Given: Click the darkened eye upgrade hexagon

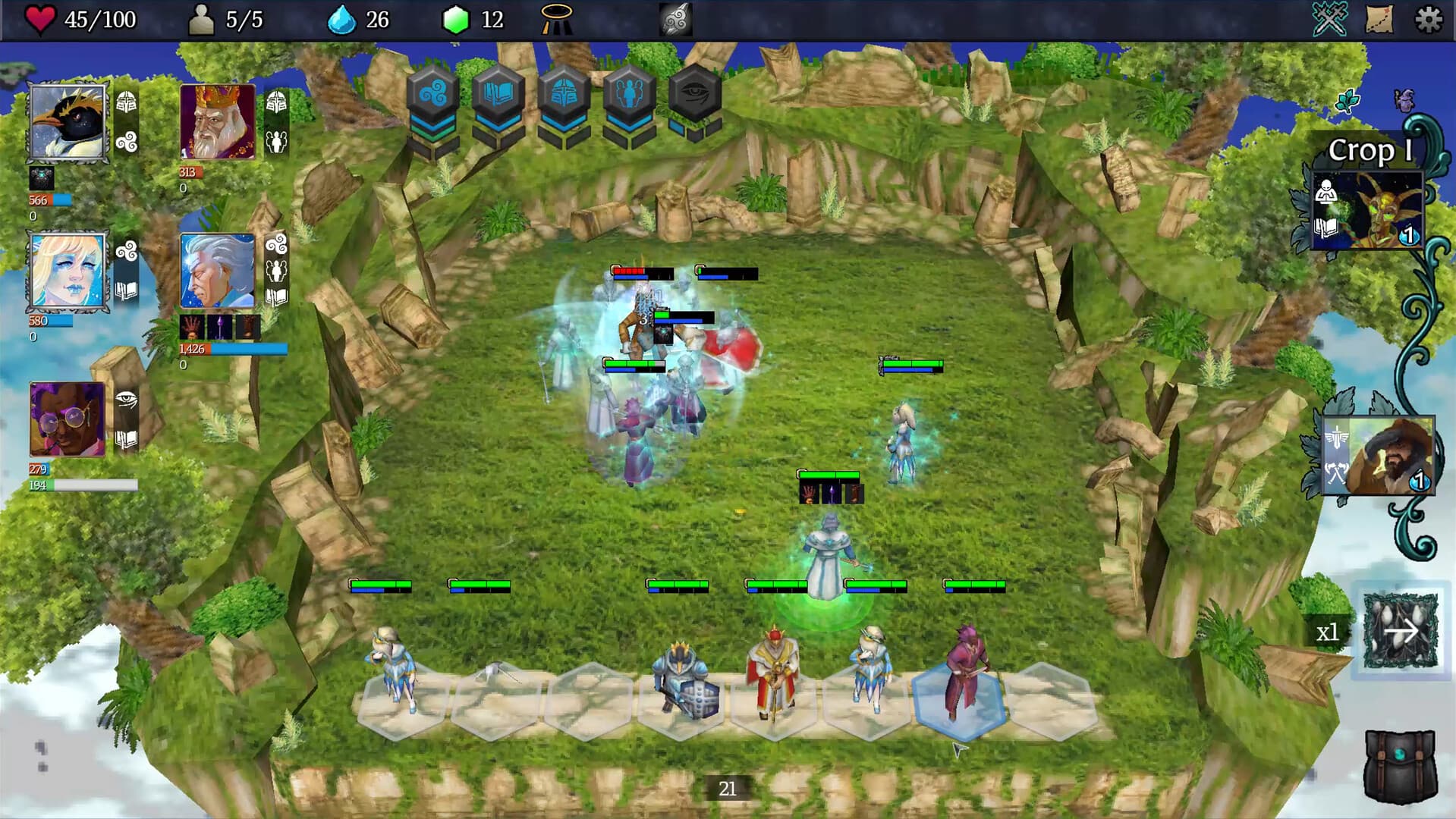Looking at the screenshot, I should coord(693,93).
